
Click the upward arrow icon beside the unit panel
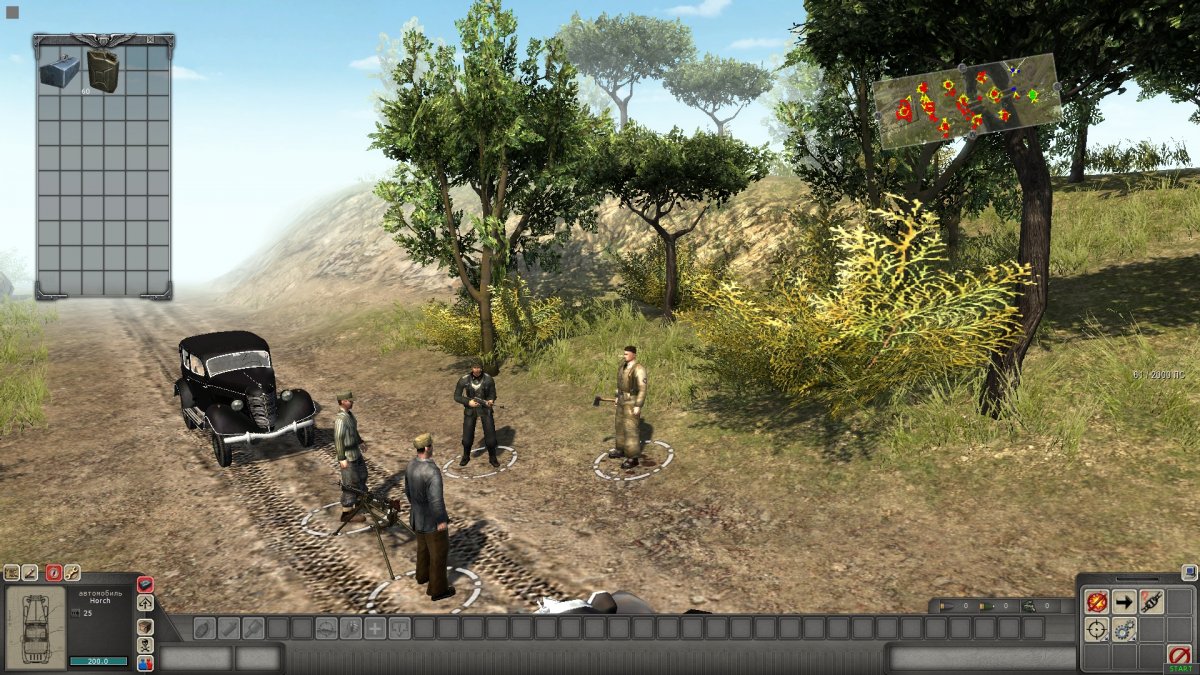[146, 603]
